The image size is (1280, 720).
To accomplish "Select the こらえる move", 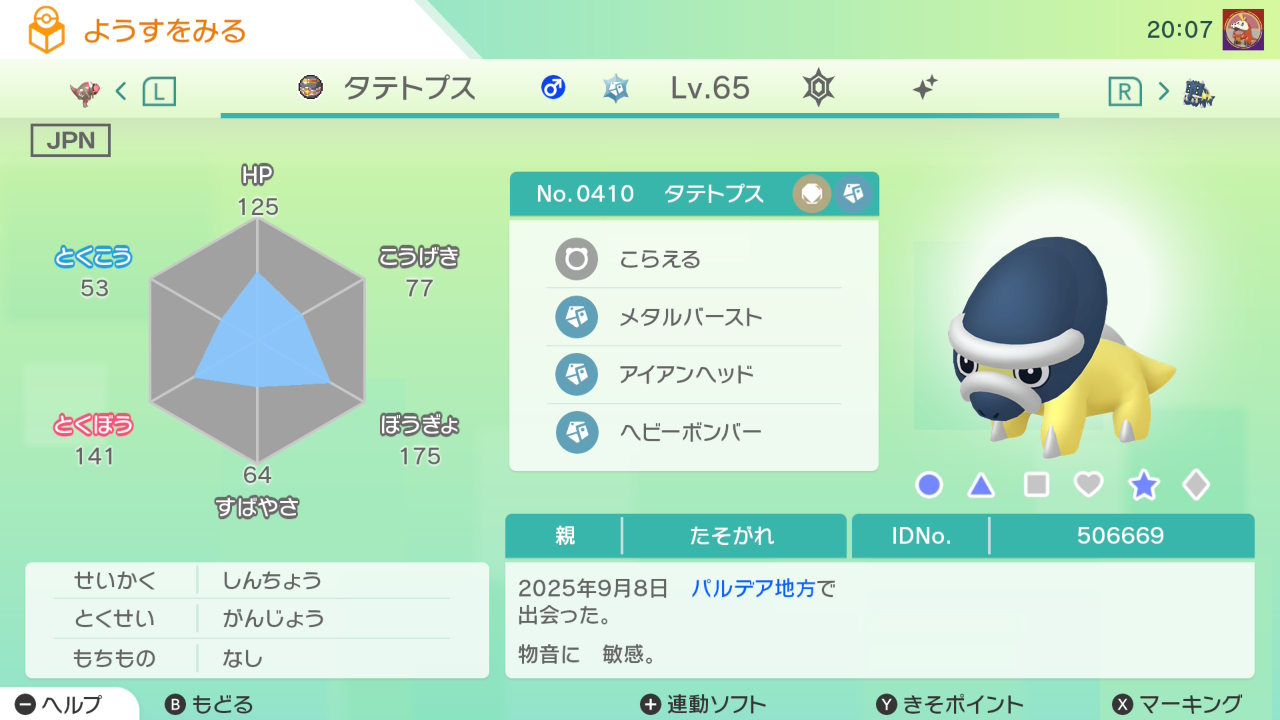I will click(693, 260).
